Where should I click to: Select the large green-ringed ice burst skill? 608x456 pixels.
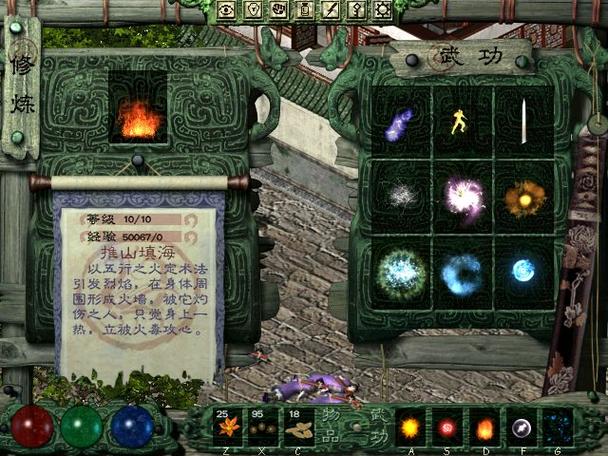coord(401,270)
